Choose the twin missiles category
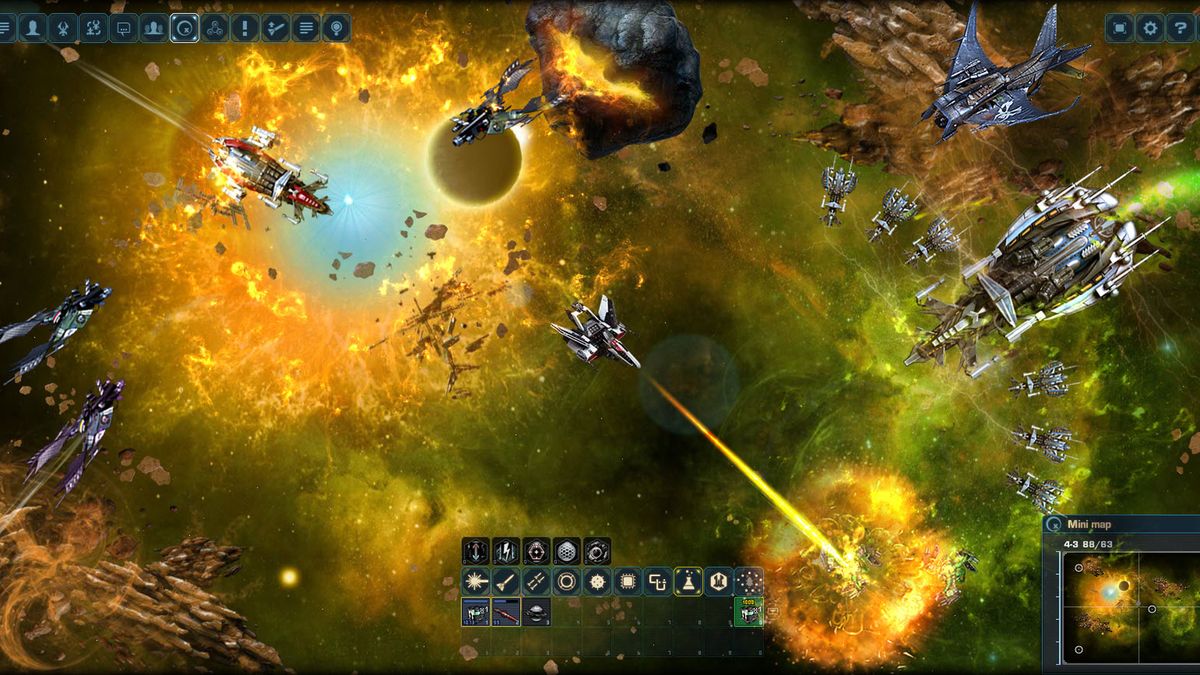Screen dimensions: 1200x675 [536, 581]
